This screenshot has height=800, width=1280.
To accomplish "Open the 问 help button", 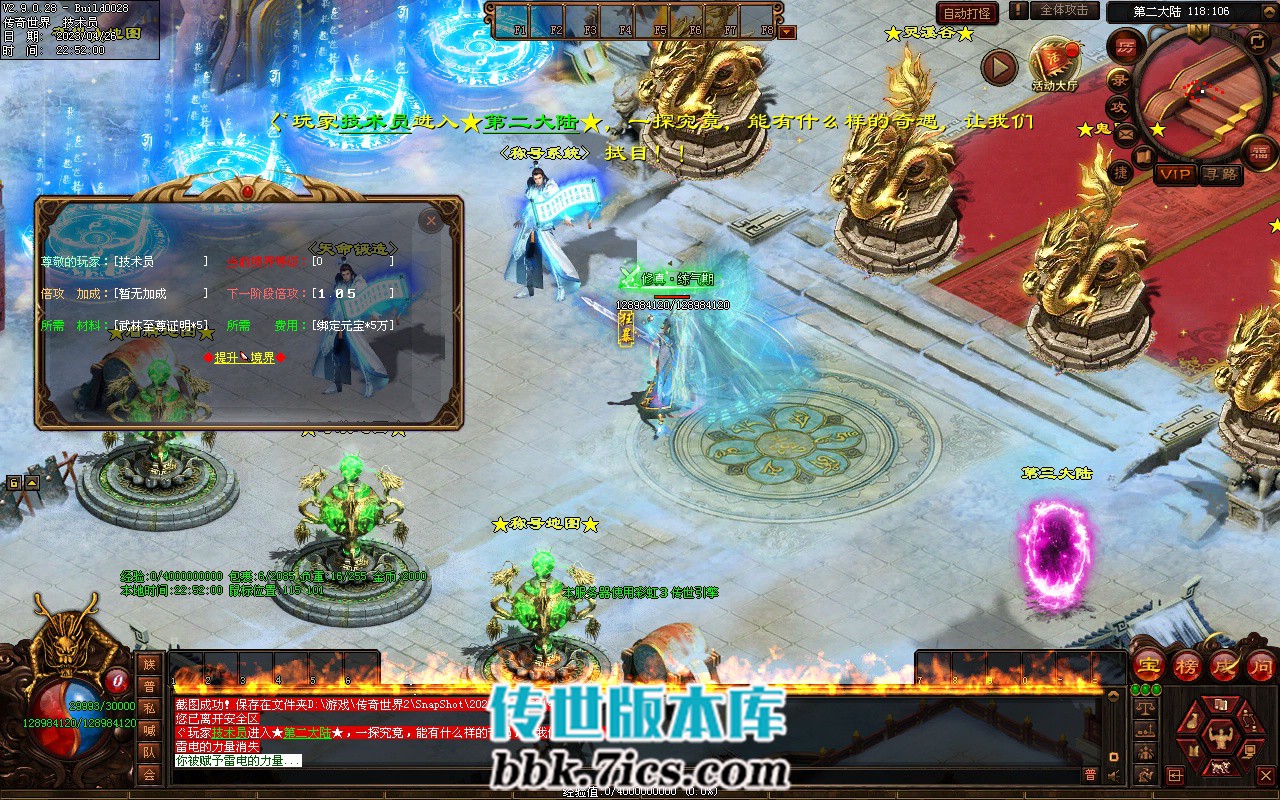I will click(x=1262, y=666).
